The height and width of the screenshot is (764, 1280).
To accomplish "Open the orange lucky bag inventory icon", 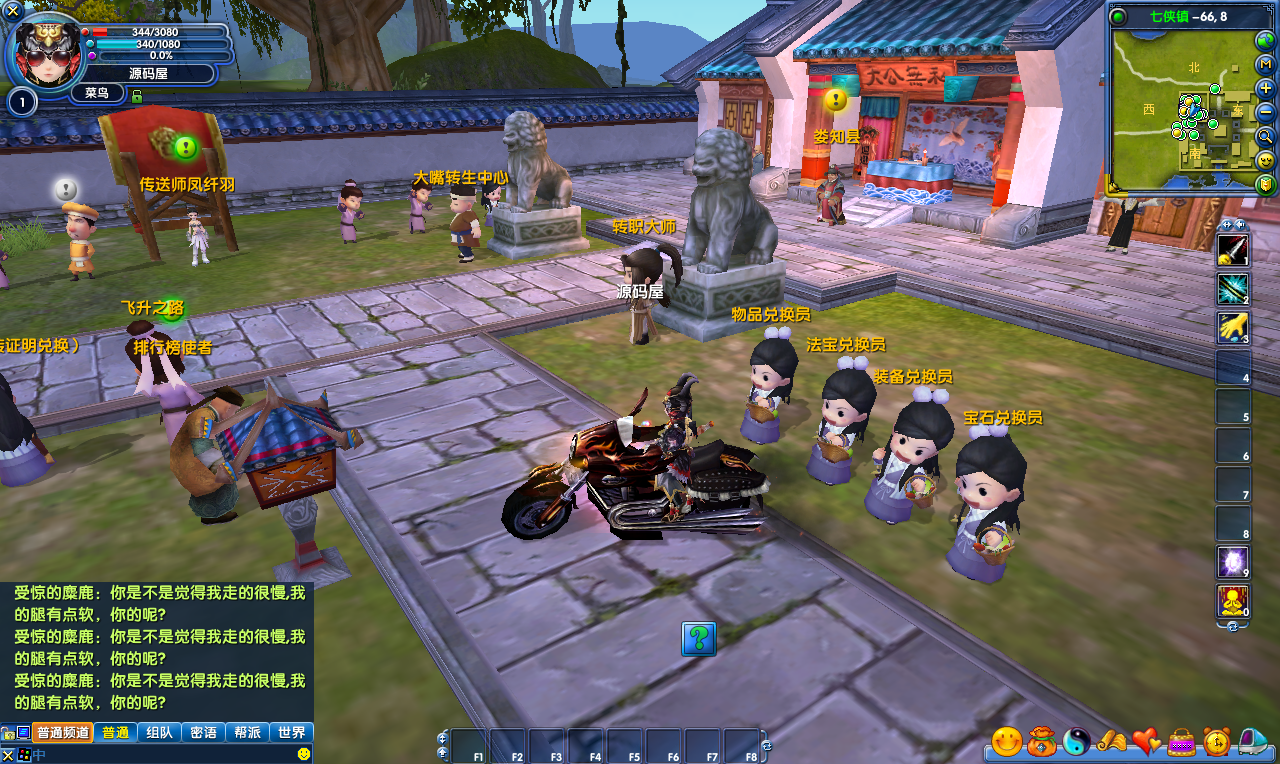I will pyautogui.click(x=1041, y=741).
